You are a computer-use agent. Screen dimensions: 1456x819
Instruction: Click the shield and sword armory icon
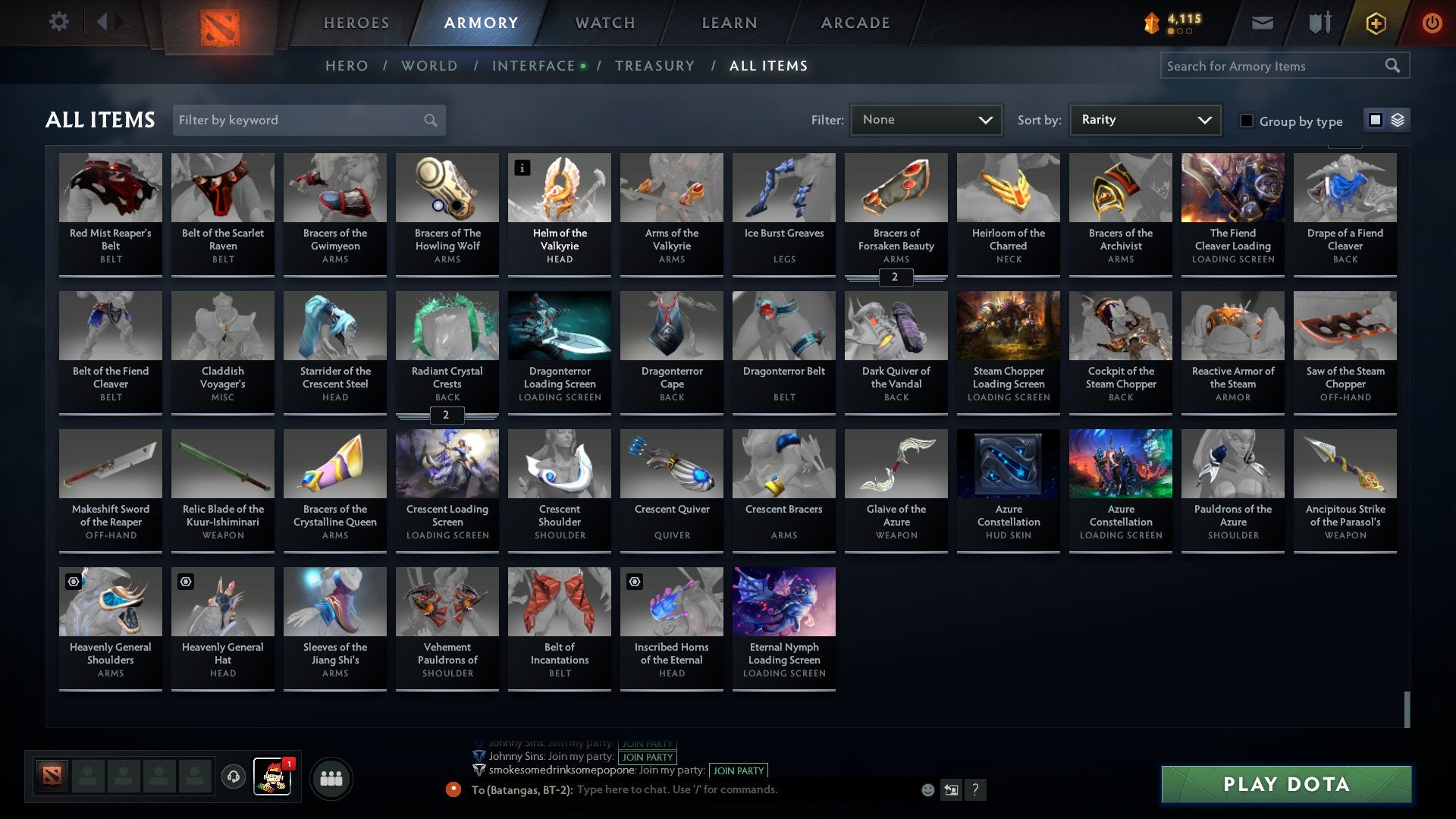1319,22
